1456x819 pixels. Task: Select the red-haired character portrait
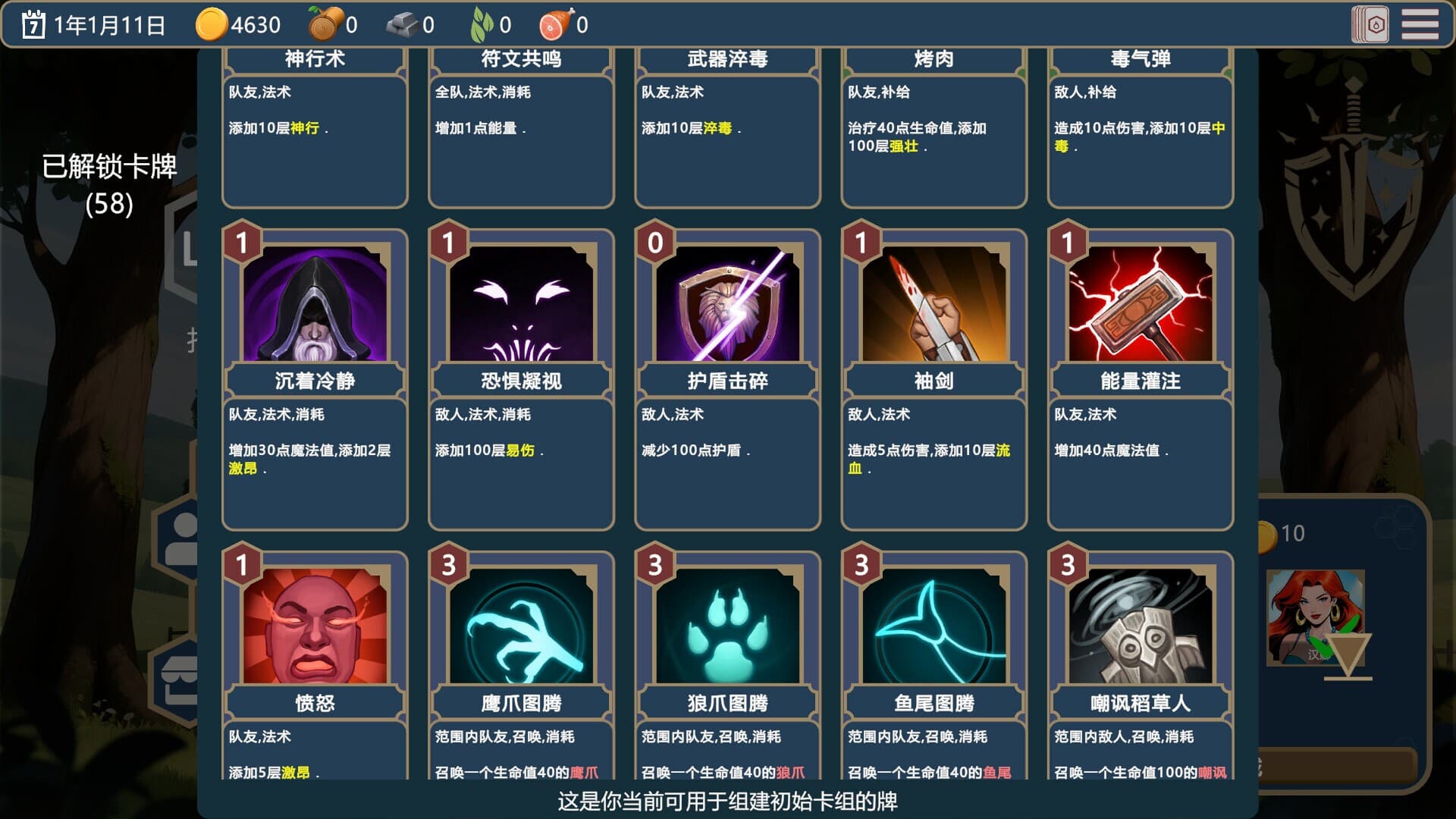1316,618
